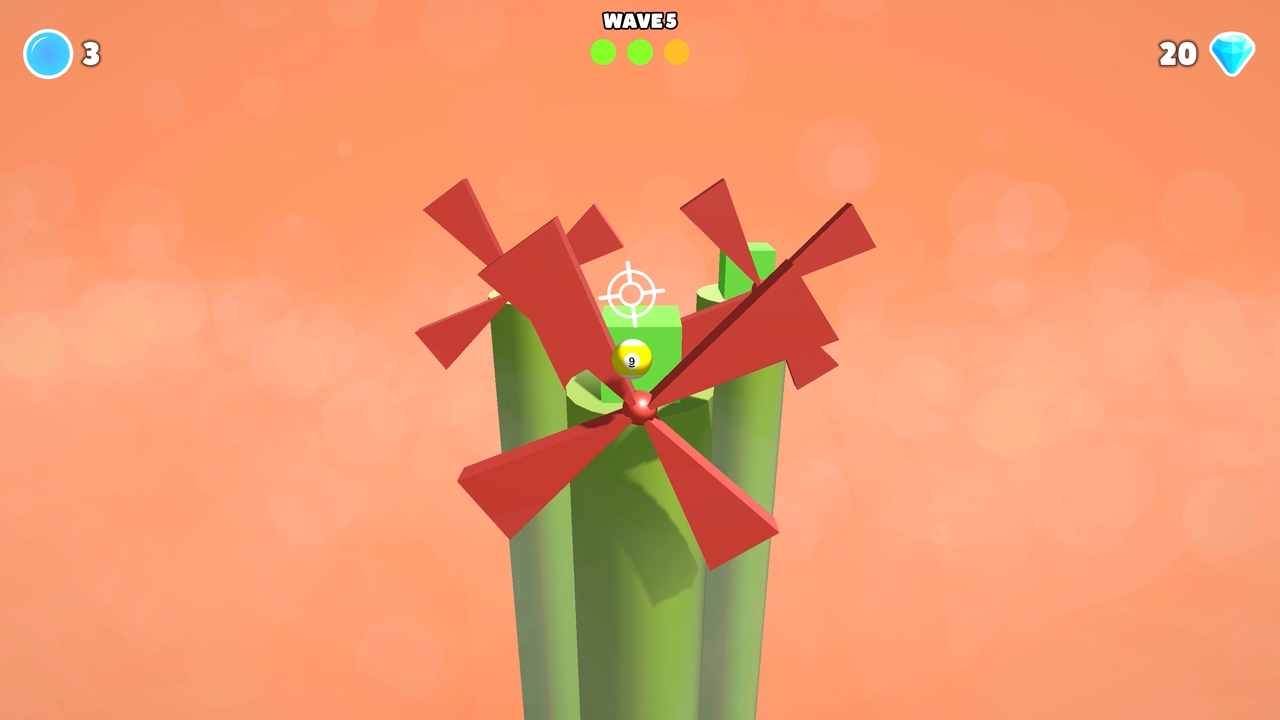
Task: Tap the yellow number 9 ball
Action: point(632,358)
